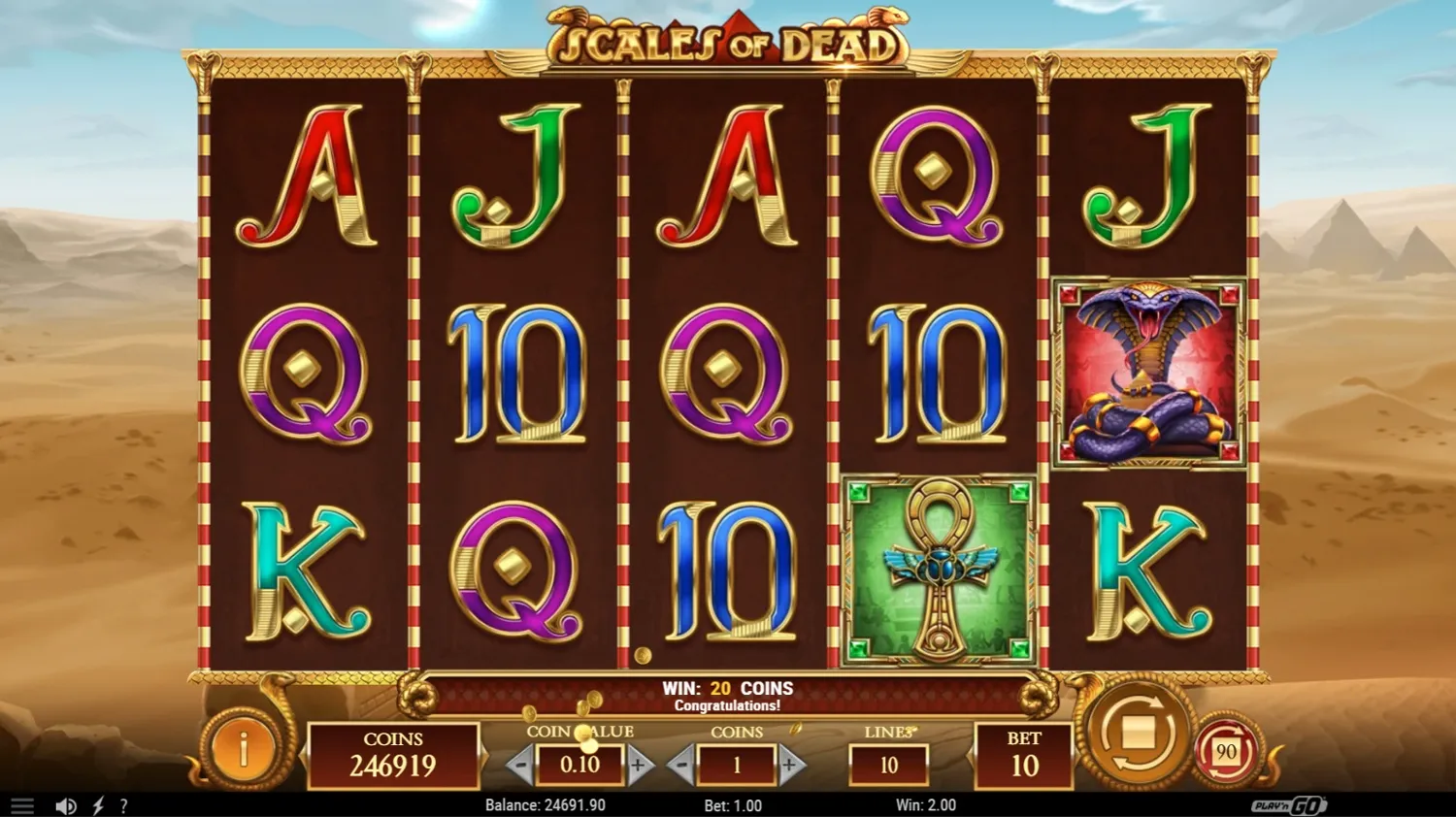The width and height of the screenshot is (1456, 817).
Task: Open autoplay with 90 spins remaining
Action: pos(1225,749)
